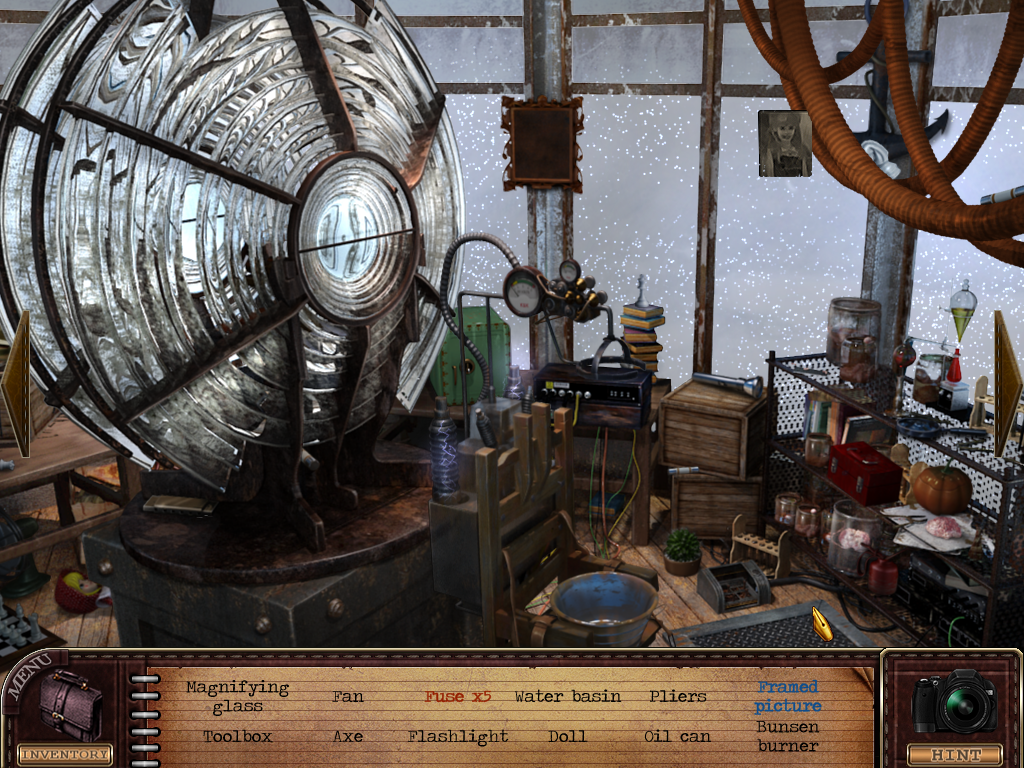
Task: Select the Axe list entry
Action: [x=347, y=736]
